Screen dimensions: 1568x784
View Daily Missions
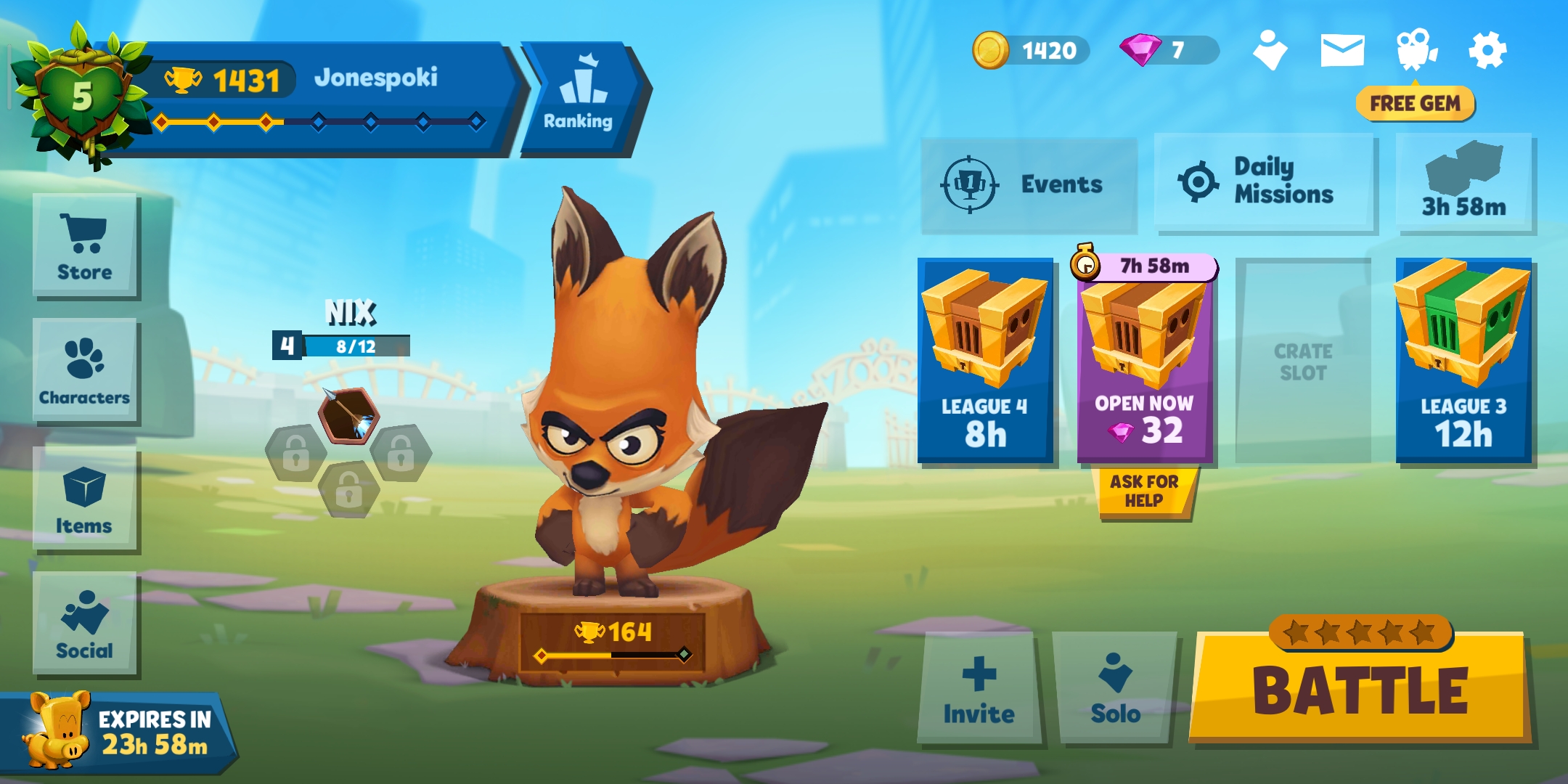click(x=1264, y=181)
